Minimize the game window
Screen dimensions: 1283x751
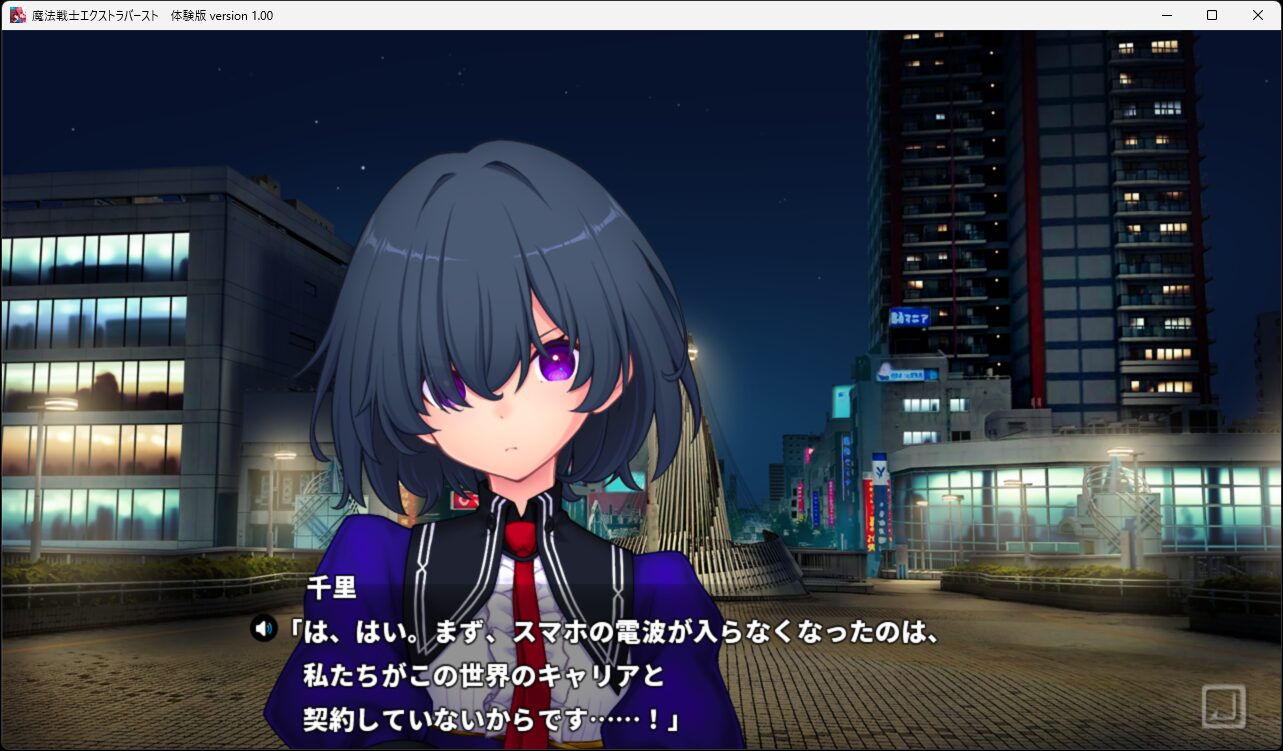[x=1166, y=15]
